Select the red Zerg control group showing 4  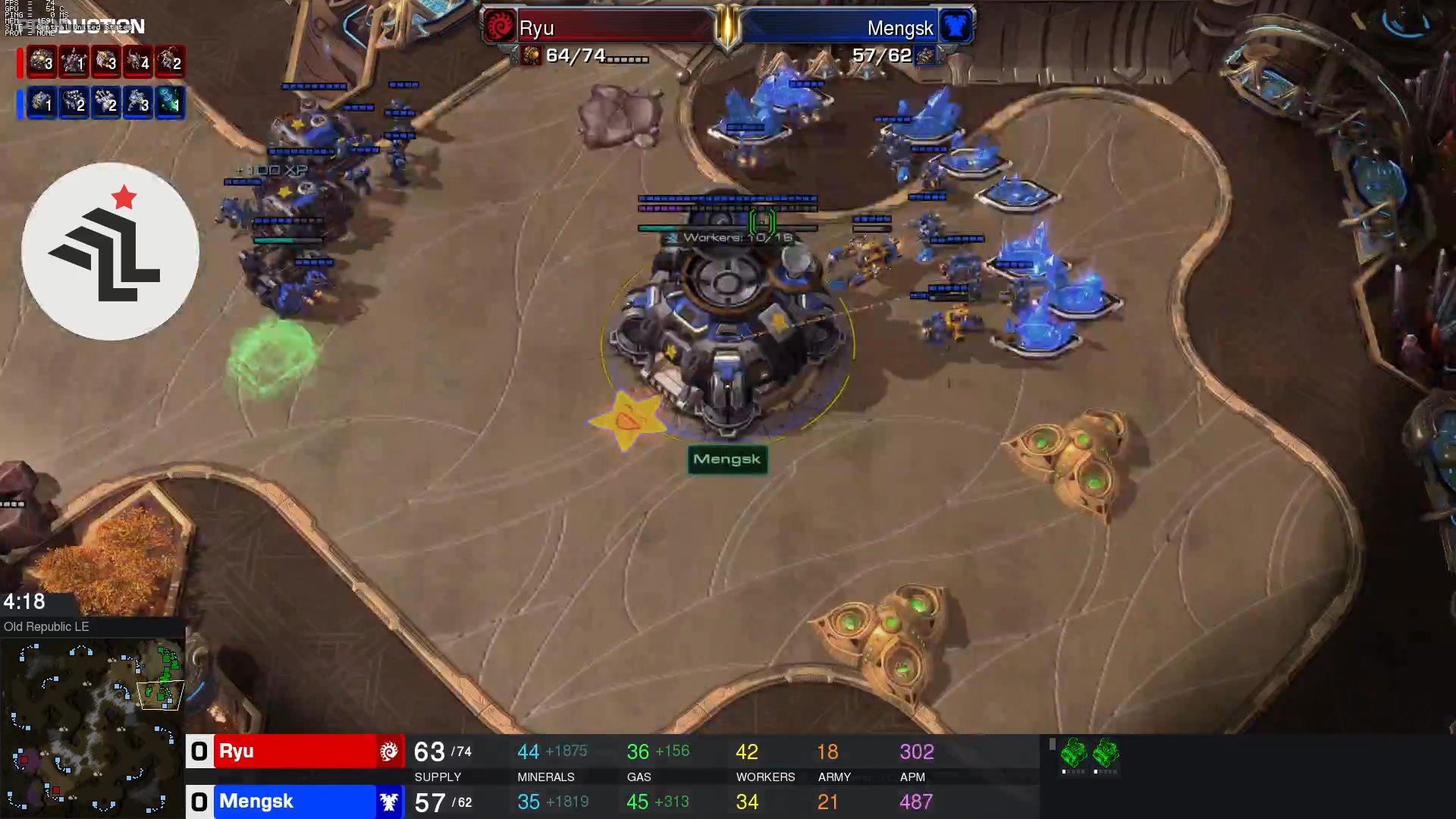point(136,64)
